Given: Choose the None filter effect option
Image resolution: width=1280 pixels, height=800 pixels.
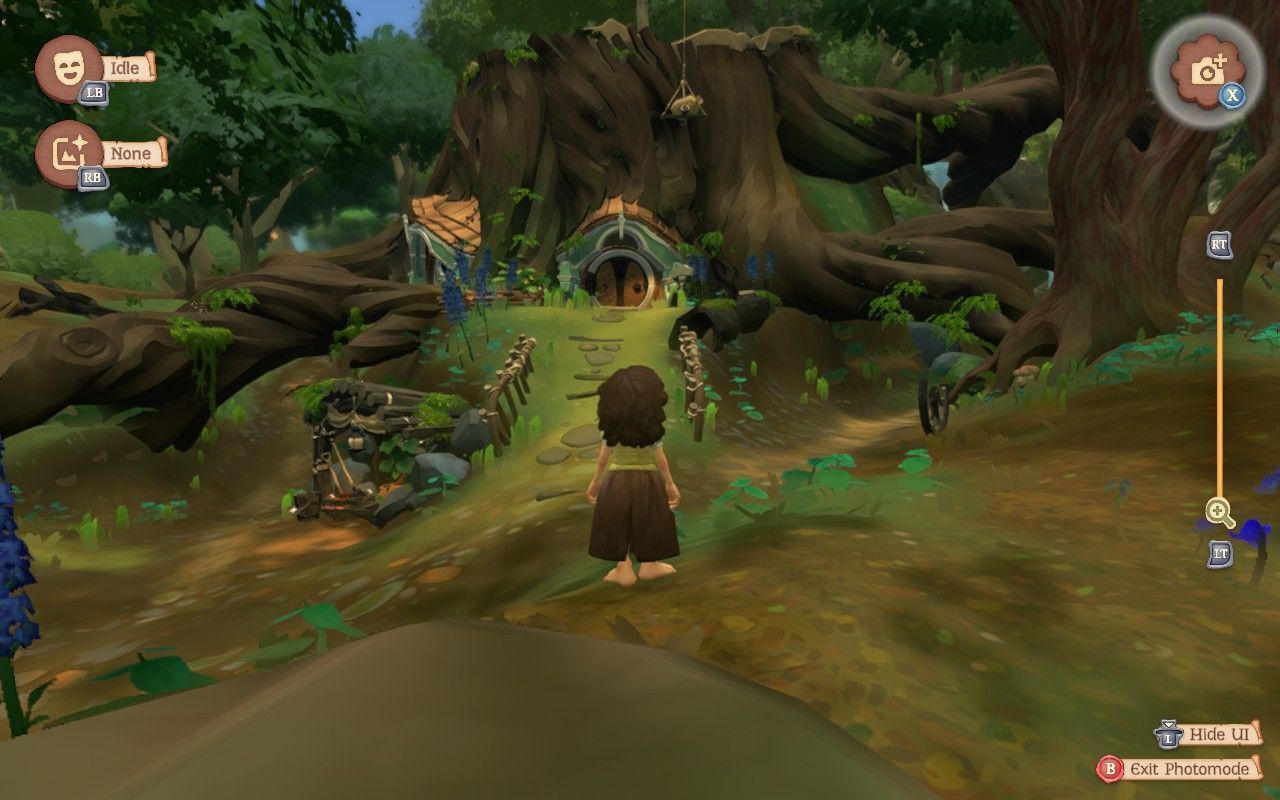Looking at the screenshot, I should pos(69,154).
